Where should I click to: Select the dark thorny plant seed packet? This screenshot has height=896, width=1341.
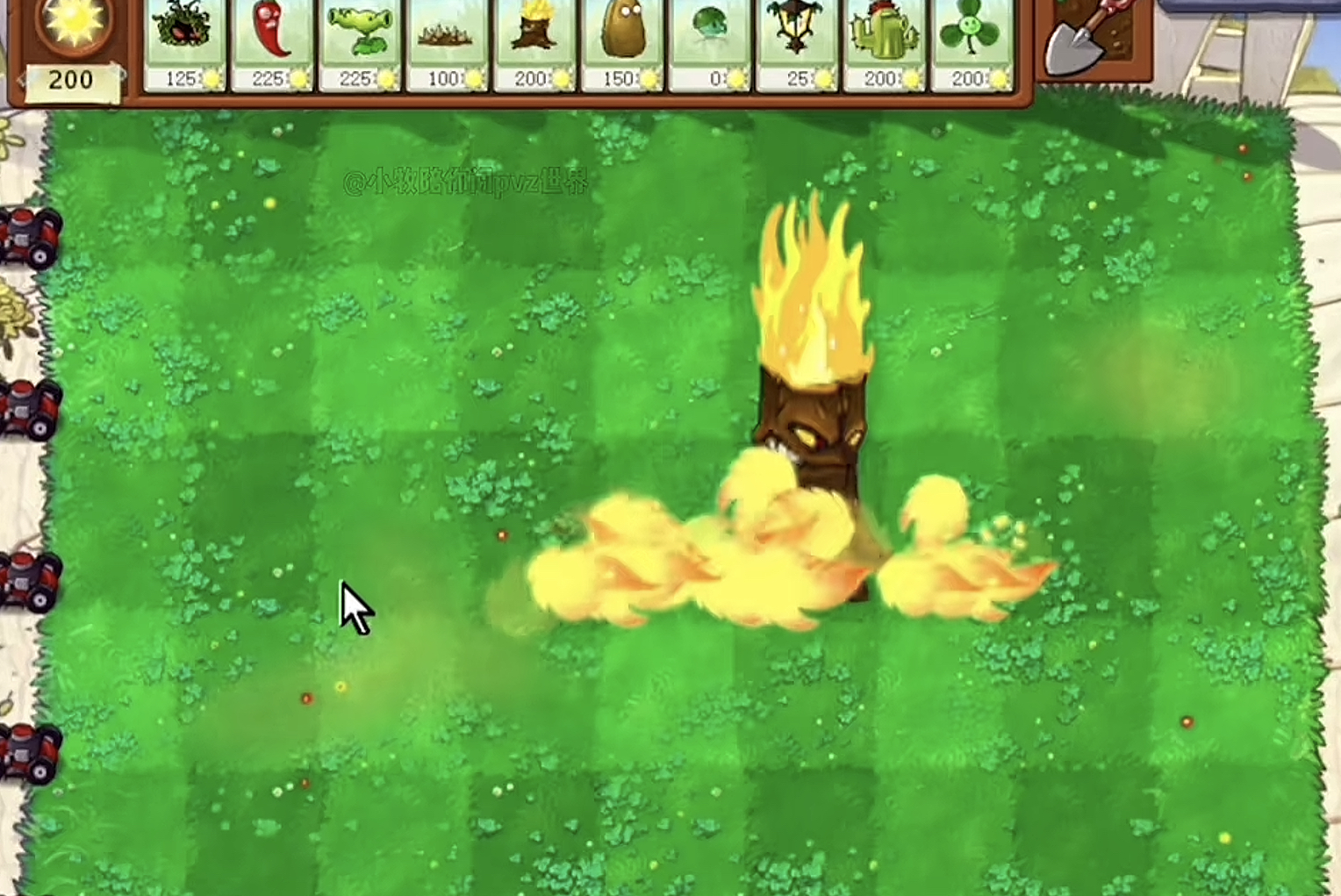pyautogui.click(x=184, y=42)
